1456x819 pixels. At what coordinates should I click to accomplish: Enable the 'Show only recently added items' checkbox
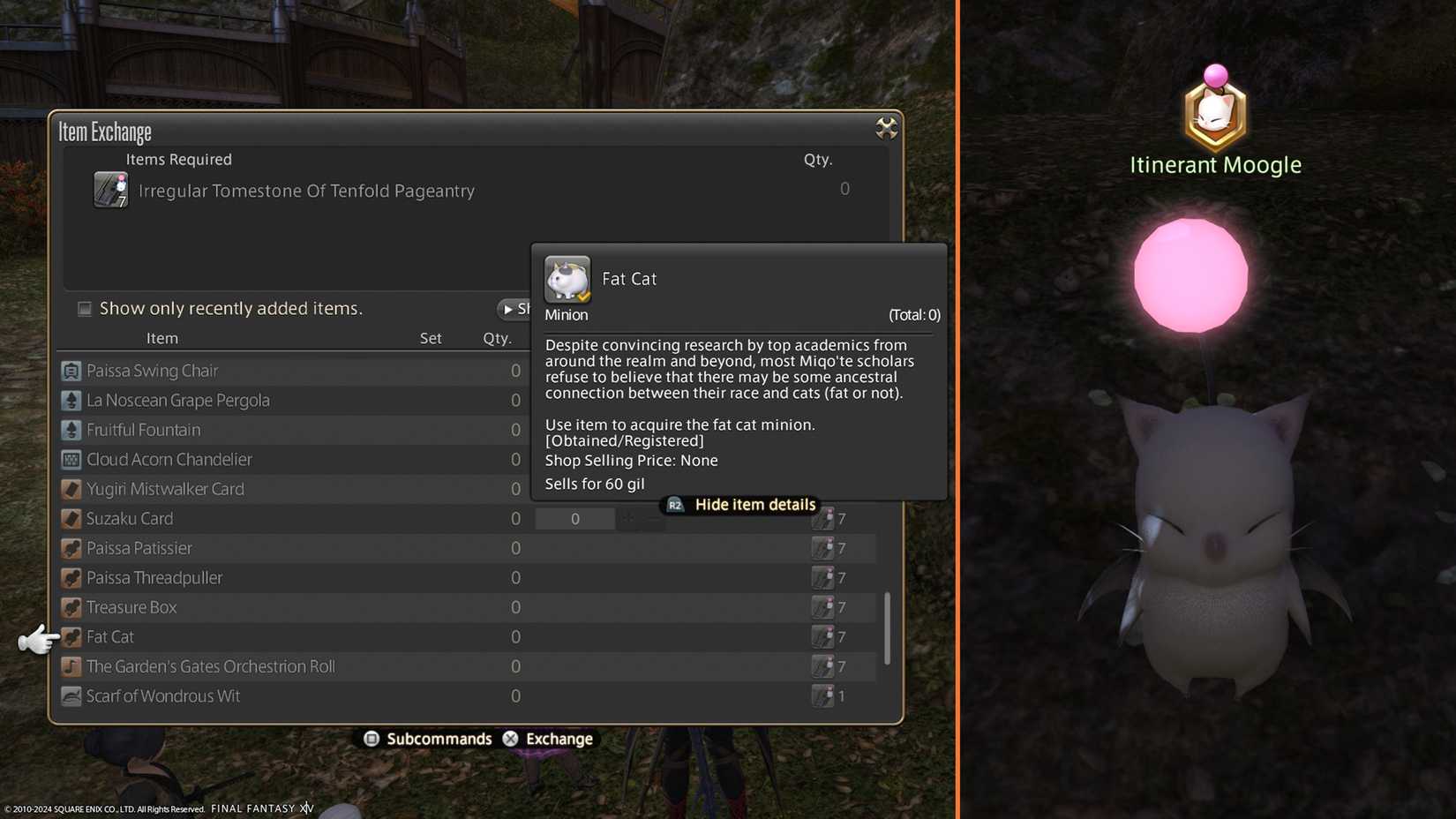pyautogui.click(x=84, y=308)
